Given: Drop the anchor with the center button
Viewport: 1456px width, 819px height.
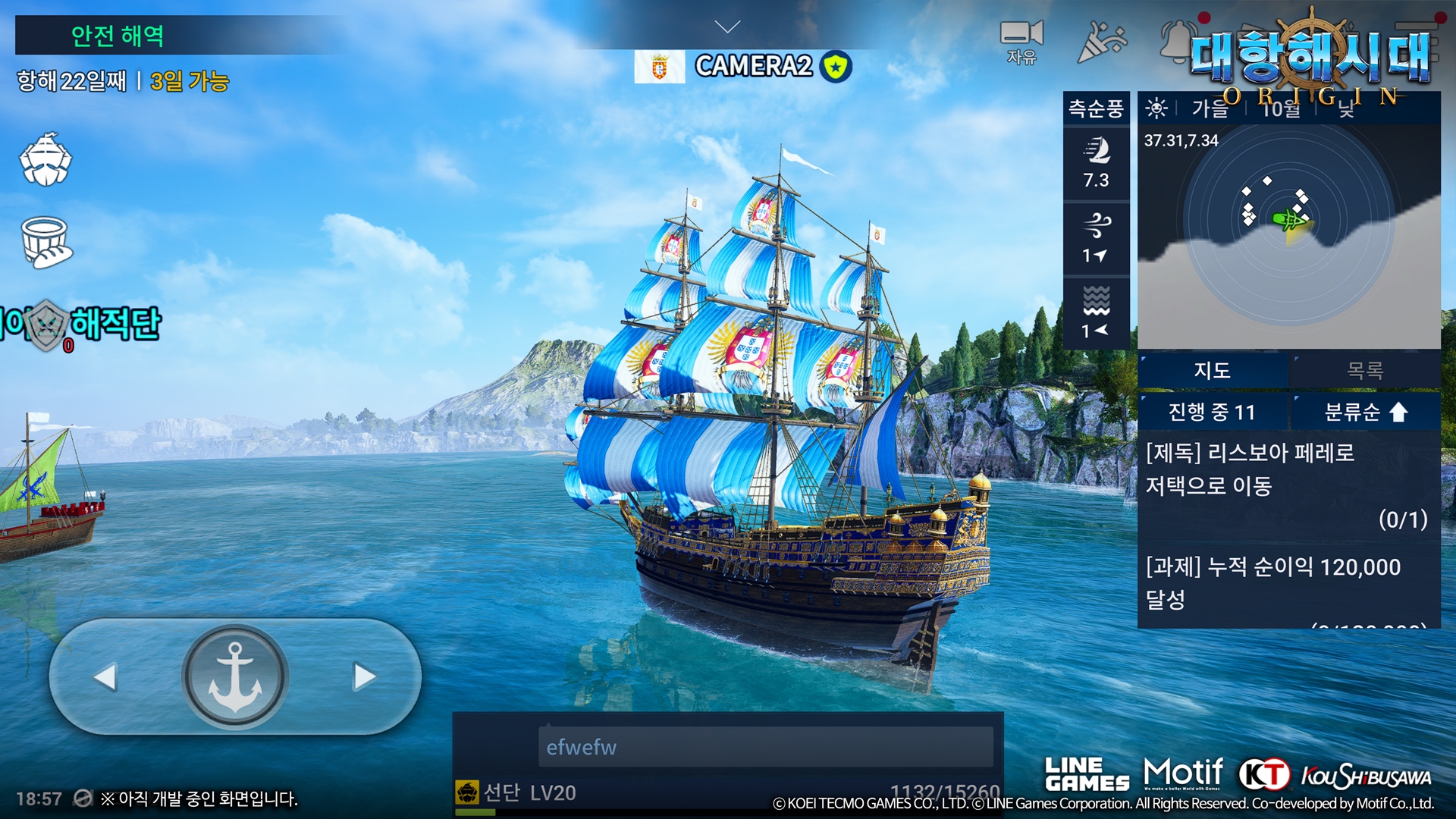Looking at the screenshot, I should tap(235, 676).
